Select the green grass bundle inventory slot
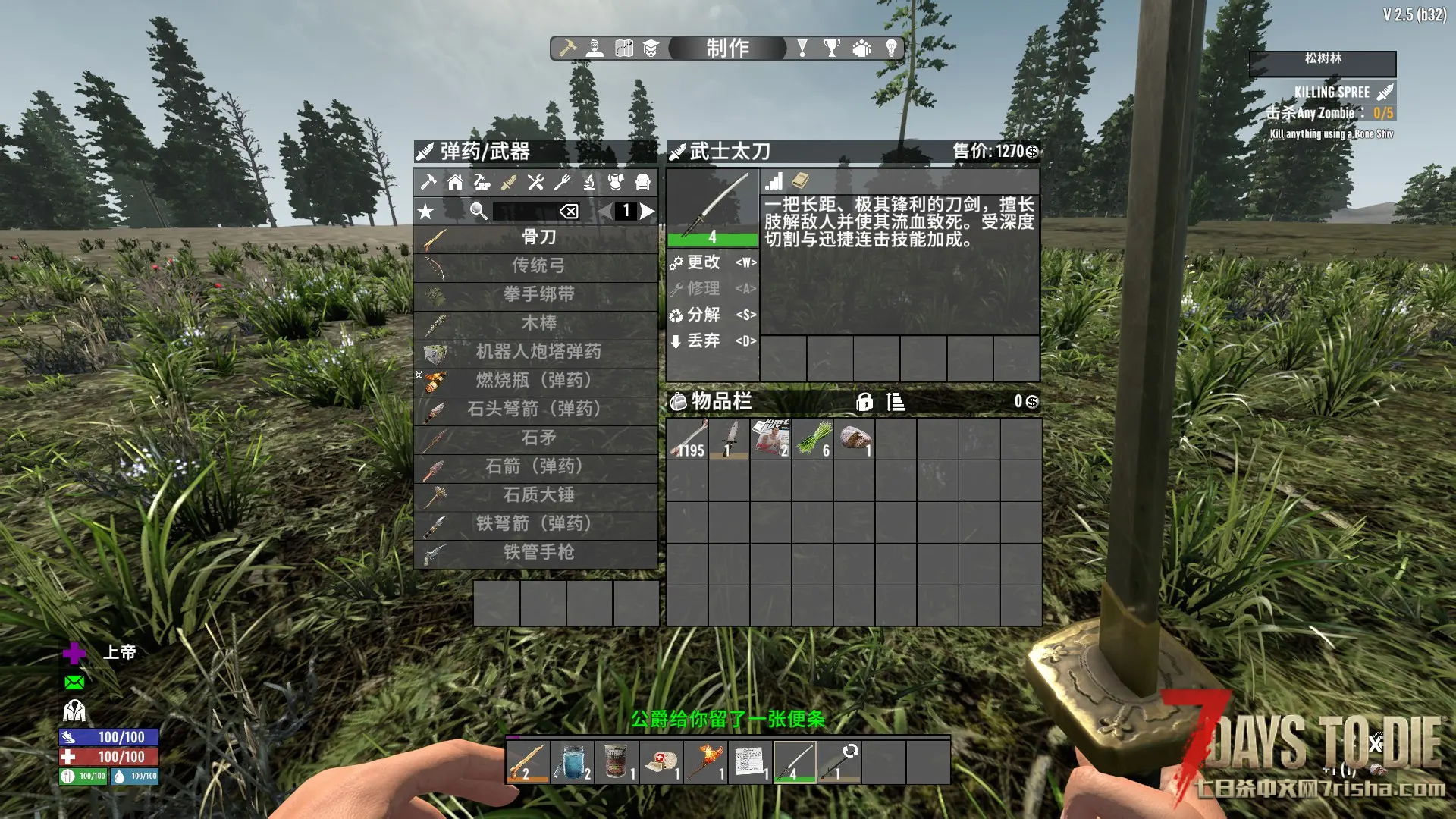 [813, 439]
